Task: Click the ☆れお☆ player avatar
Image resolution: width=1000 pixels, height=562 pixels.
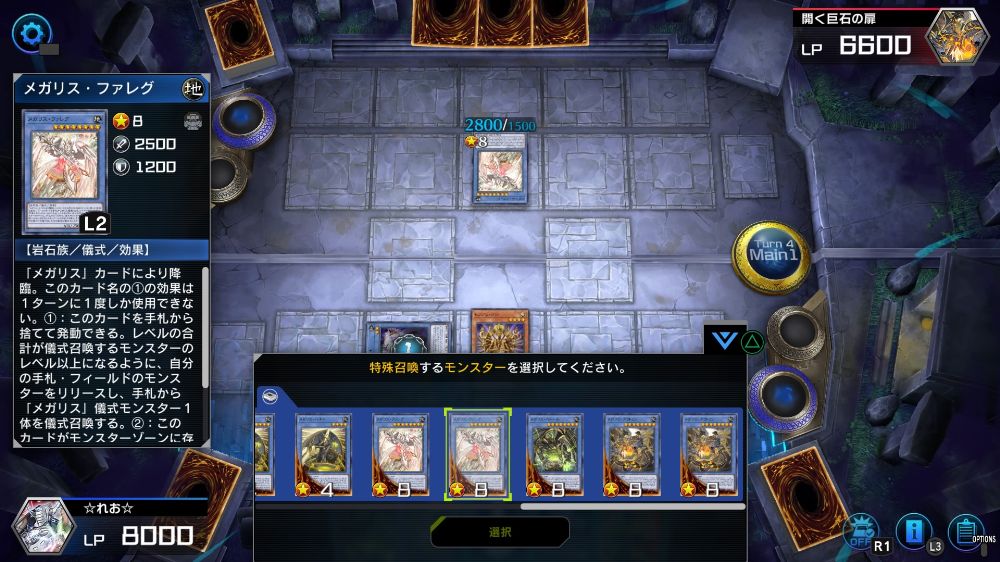Action: 44,526
